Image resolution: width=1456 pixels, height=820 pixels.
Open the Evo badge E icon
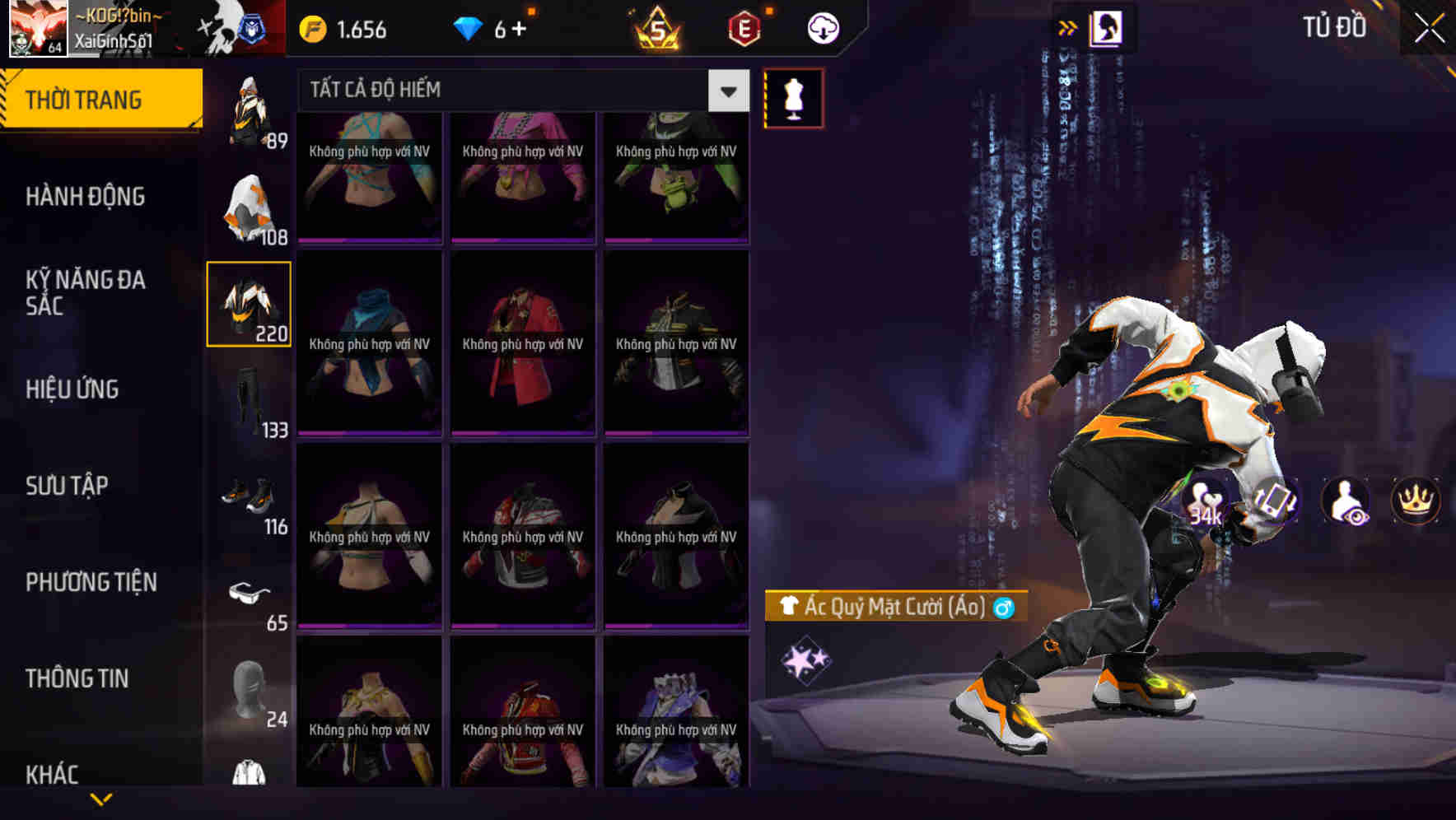744,27
